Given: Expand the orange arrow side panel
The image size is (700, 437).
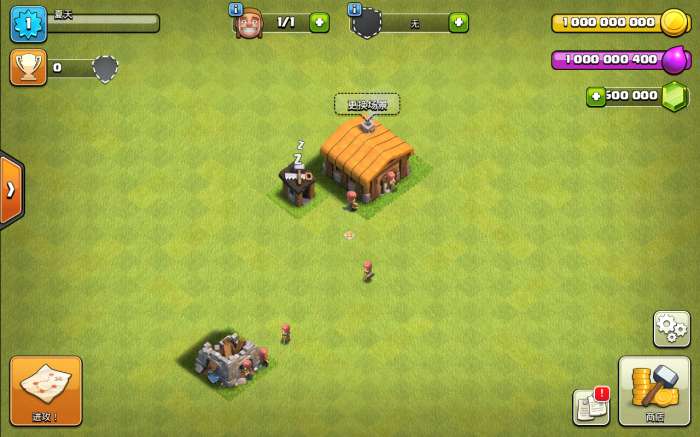Looking at the screenshot, I should pos(11,189).
